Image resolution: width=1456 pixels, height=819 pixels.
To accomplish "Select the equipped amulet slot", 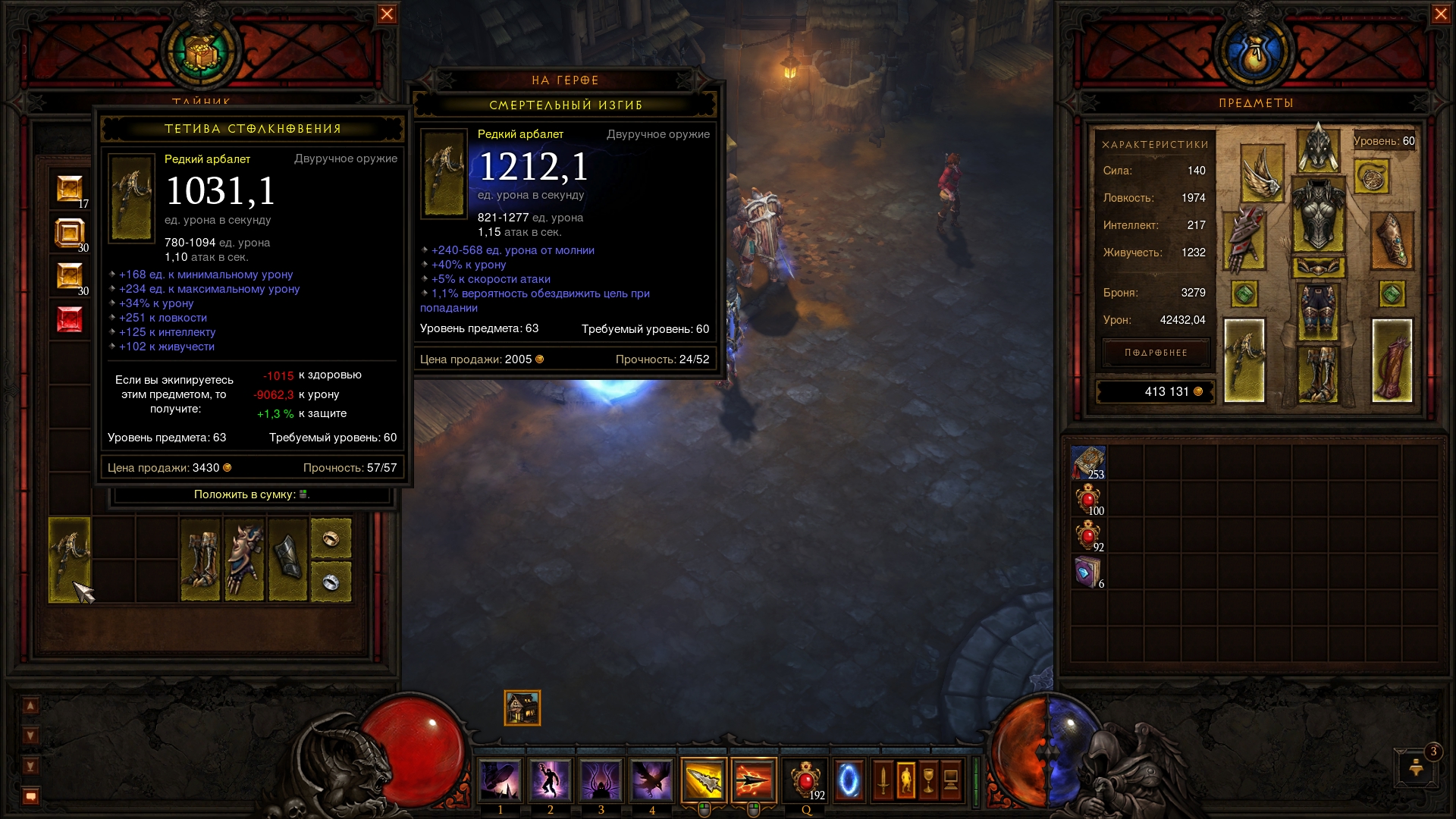I will 1371,177.
